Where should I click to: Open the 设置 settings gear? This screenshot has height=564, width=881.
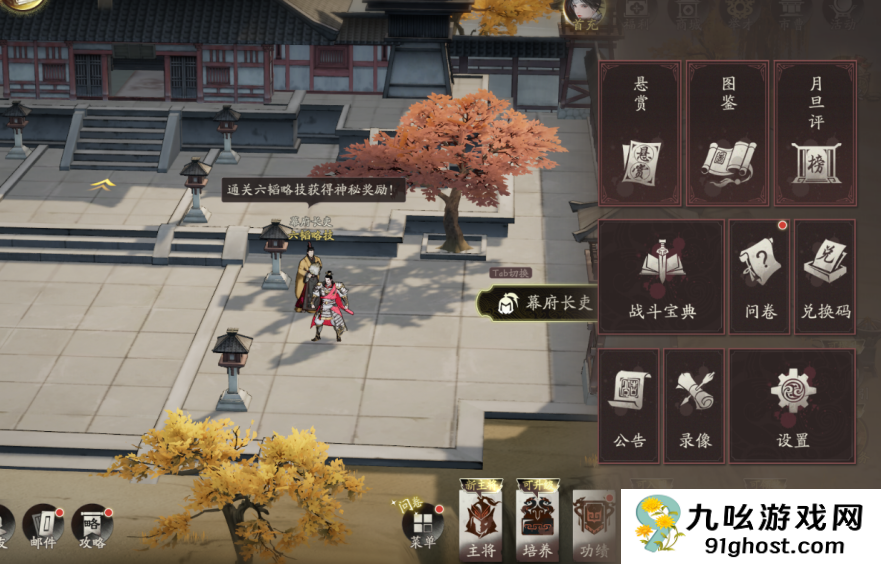[x=792, y=405]
